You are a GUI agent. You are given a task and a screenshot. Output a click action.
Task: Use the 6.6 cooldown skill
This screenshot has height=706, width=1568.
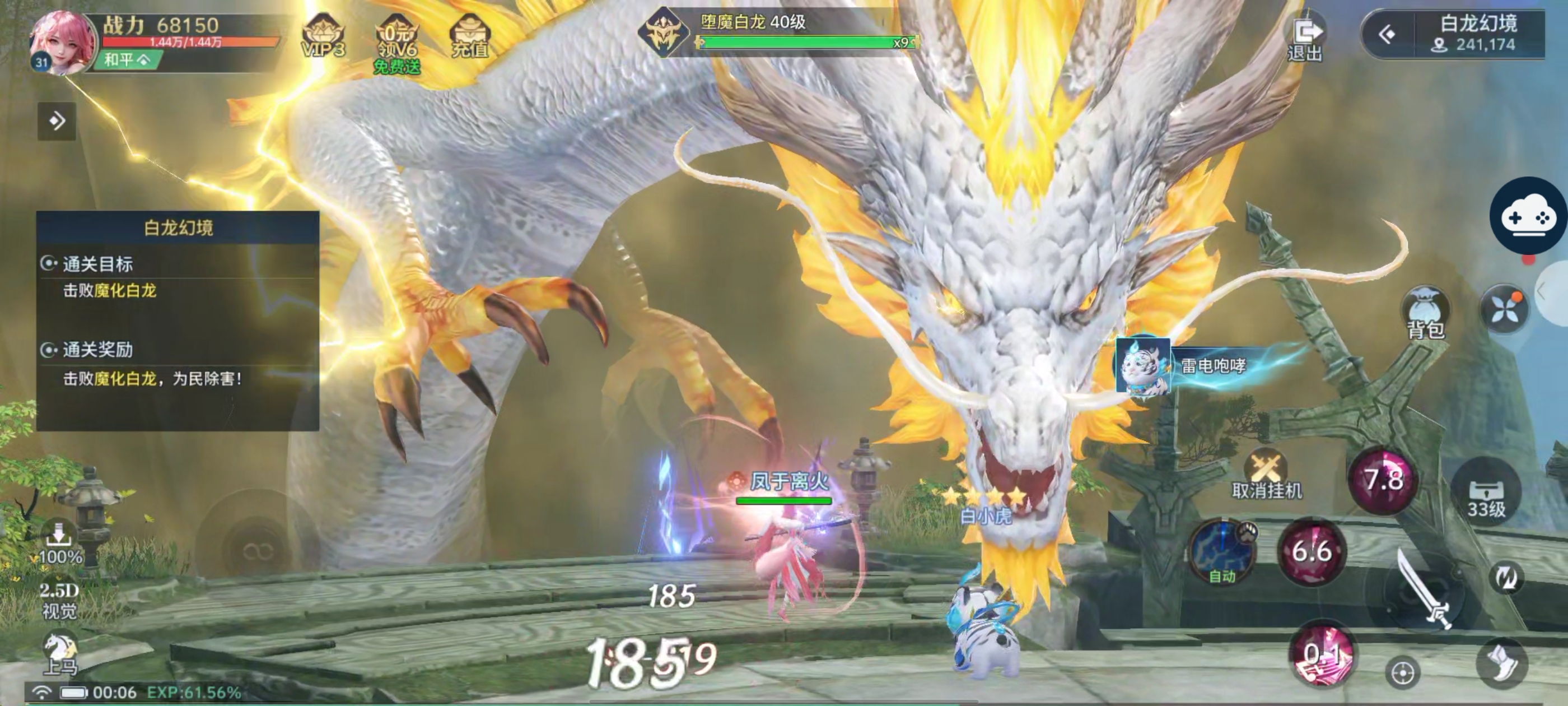(x=1311, y=551)
